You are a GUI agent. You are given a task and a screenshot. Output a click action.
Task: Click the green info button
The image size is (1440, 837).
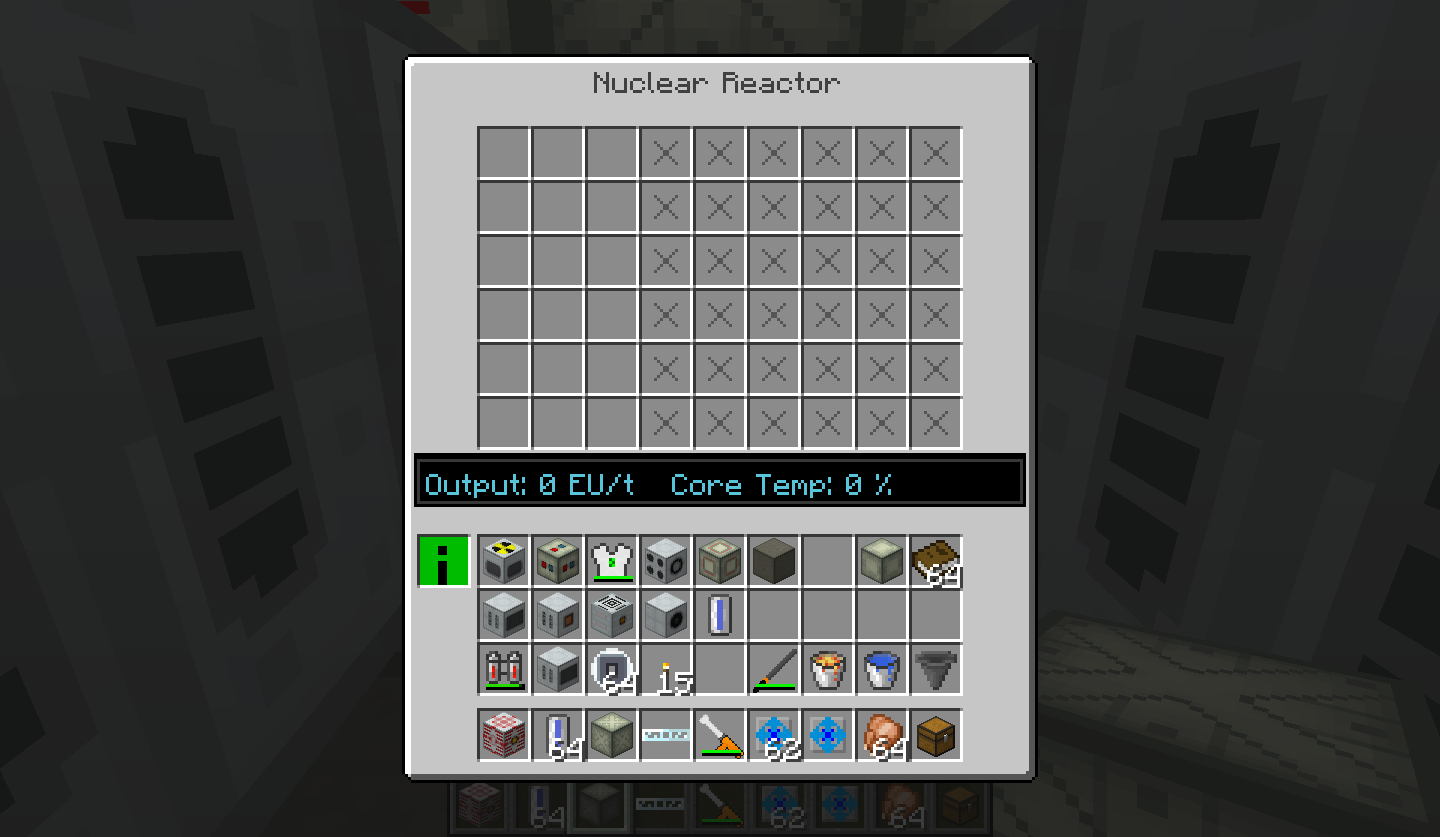443,561
